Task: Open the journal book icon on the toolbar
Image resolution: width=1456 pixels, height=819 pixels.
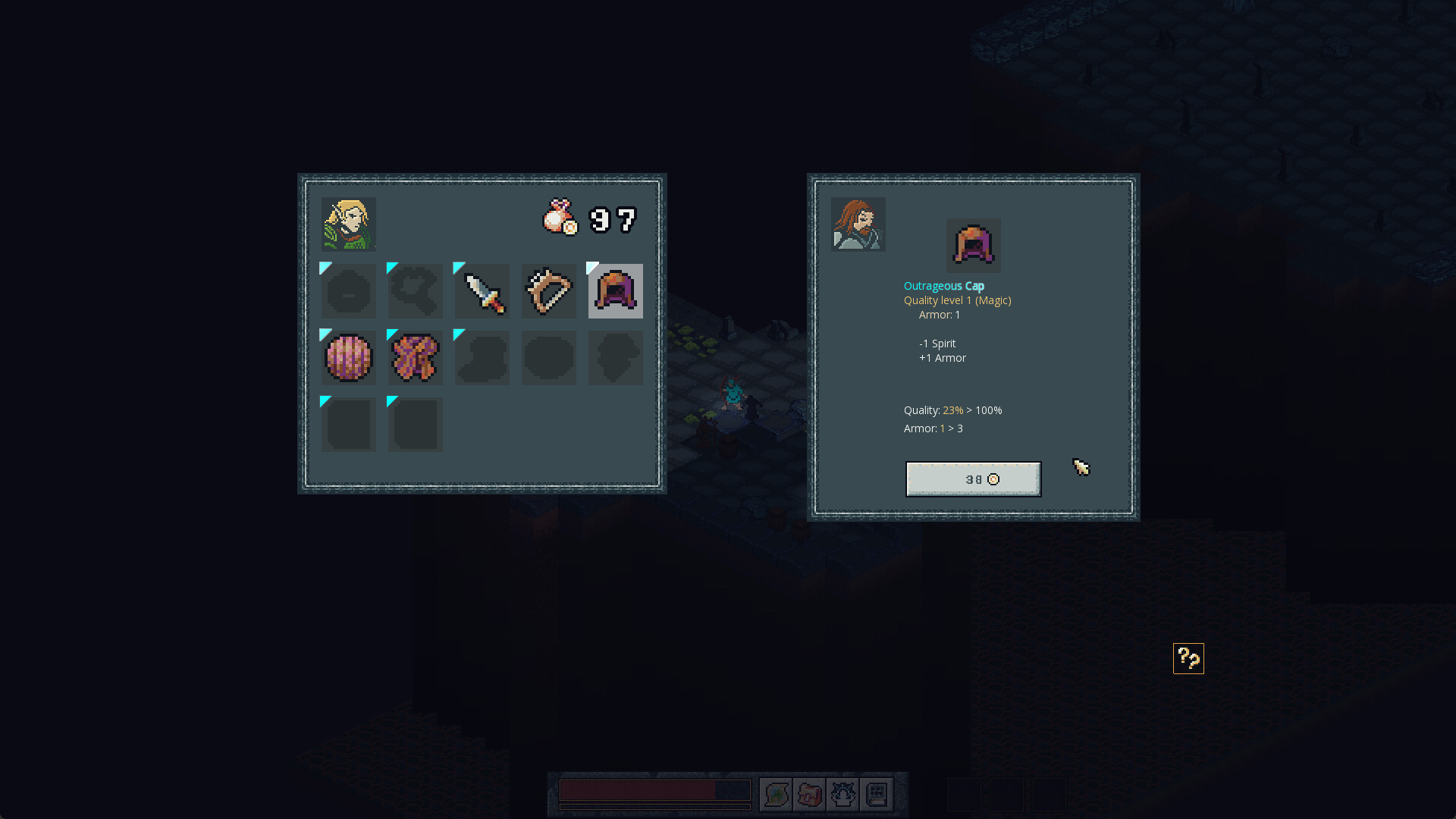Action: point(877,795)
